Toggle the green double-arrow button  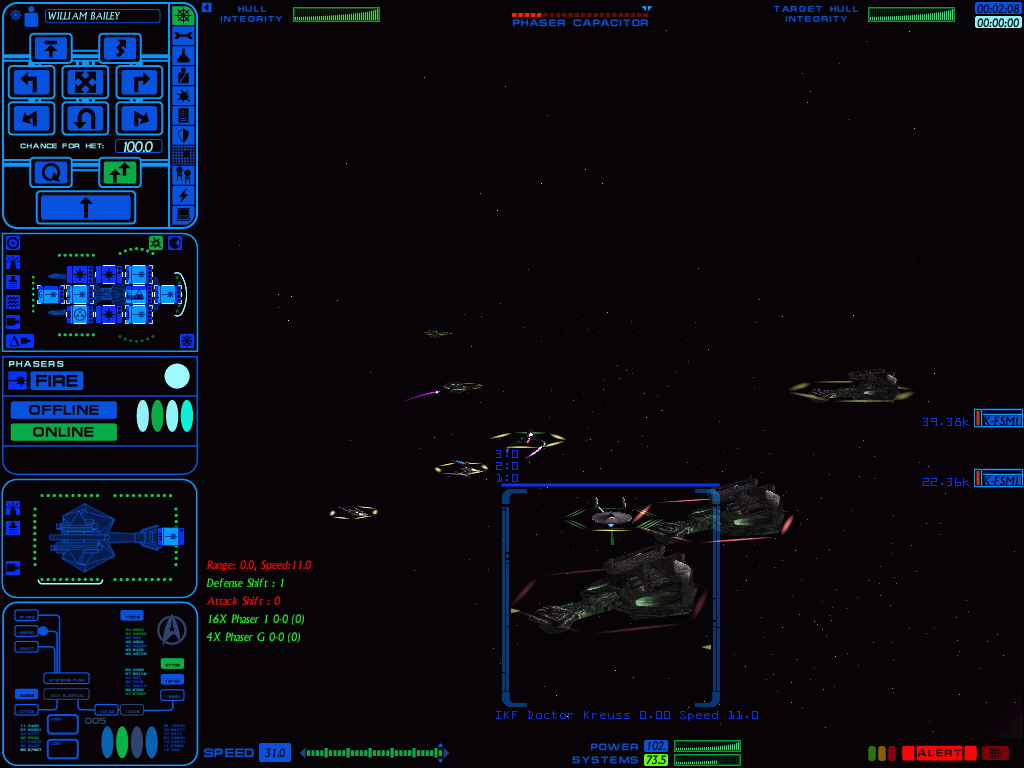point(120,173)
